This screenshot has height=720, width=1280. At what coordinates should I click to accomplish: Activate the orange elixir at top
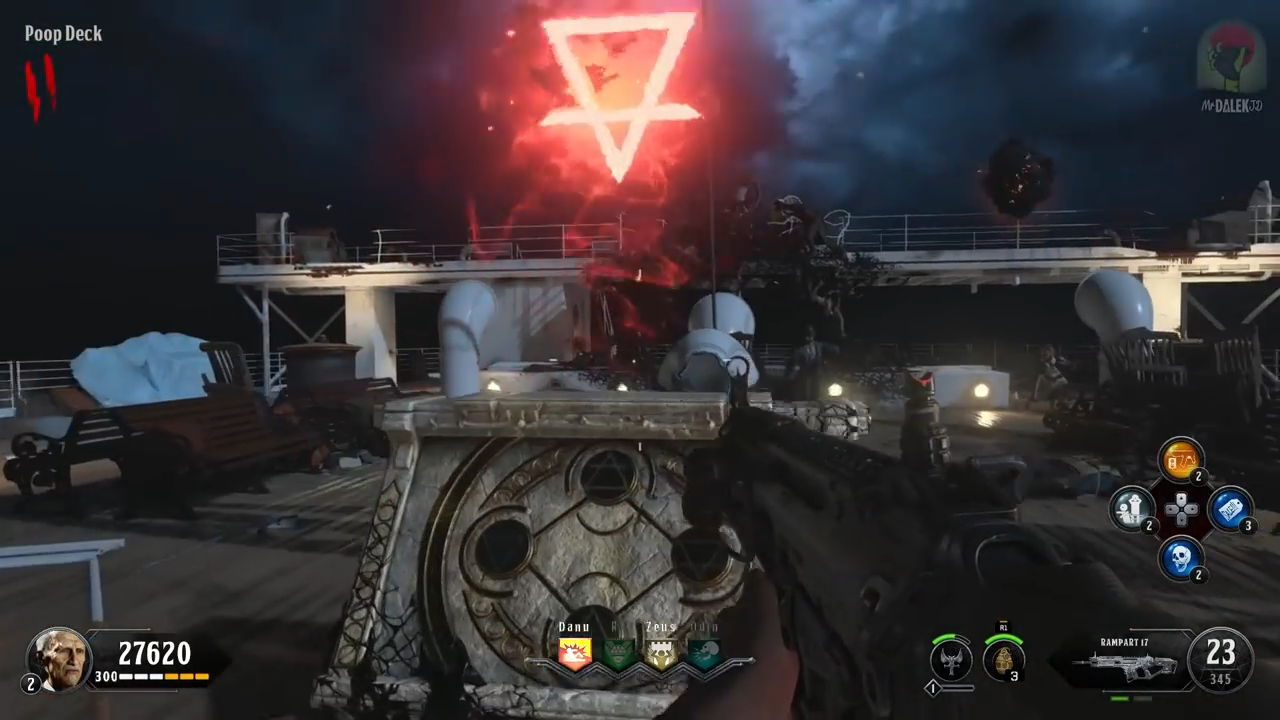[1180, 459]
